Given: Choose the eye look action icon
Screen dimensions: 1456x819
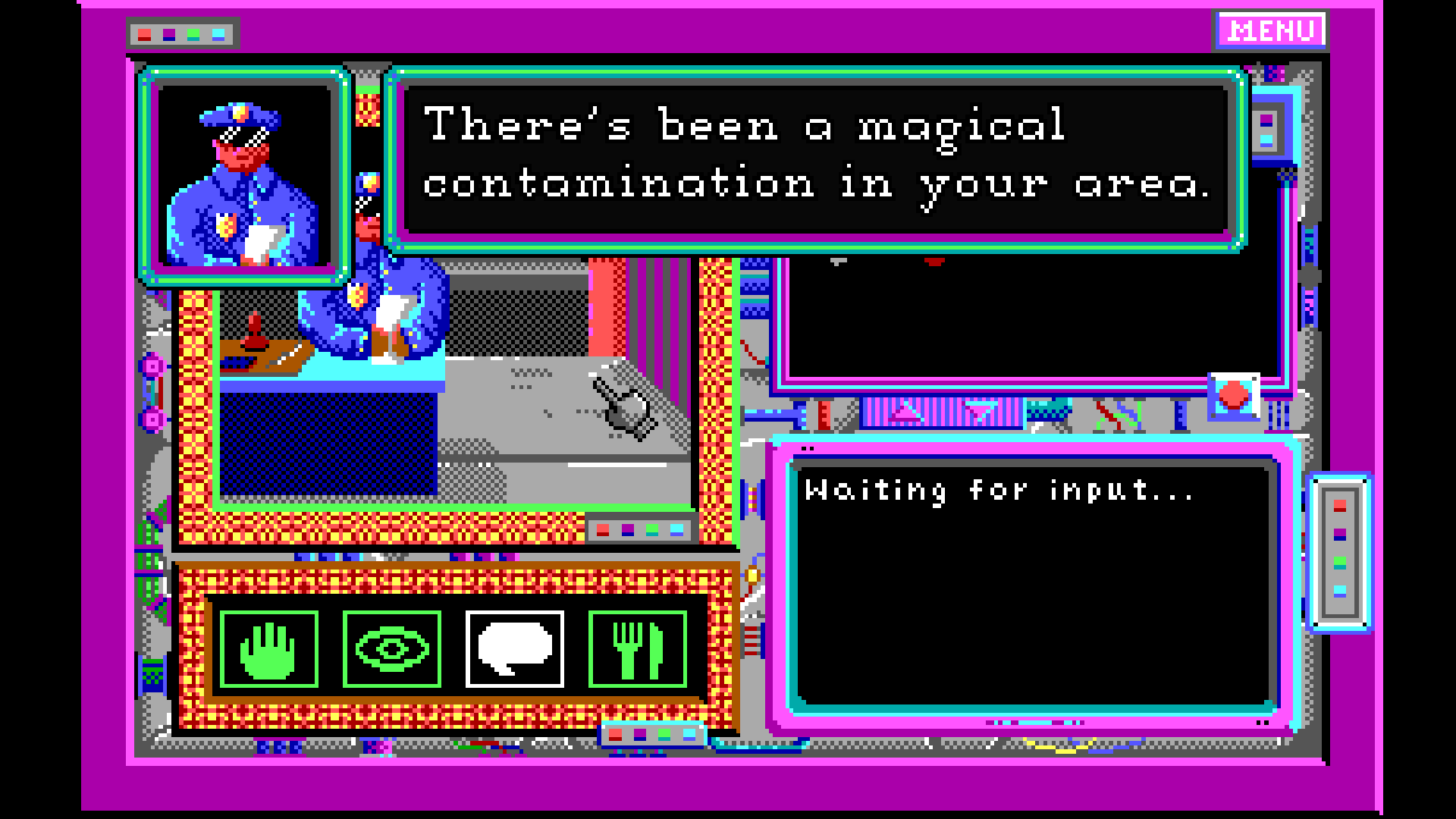Looking at the screenshot, I should click(391, 649).
